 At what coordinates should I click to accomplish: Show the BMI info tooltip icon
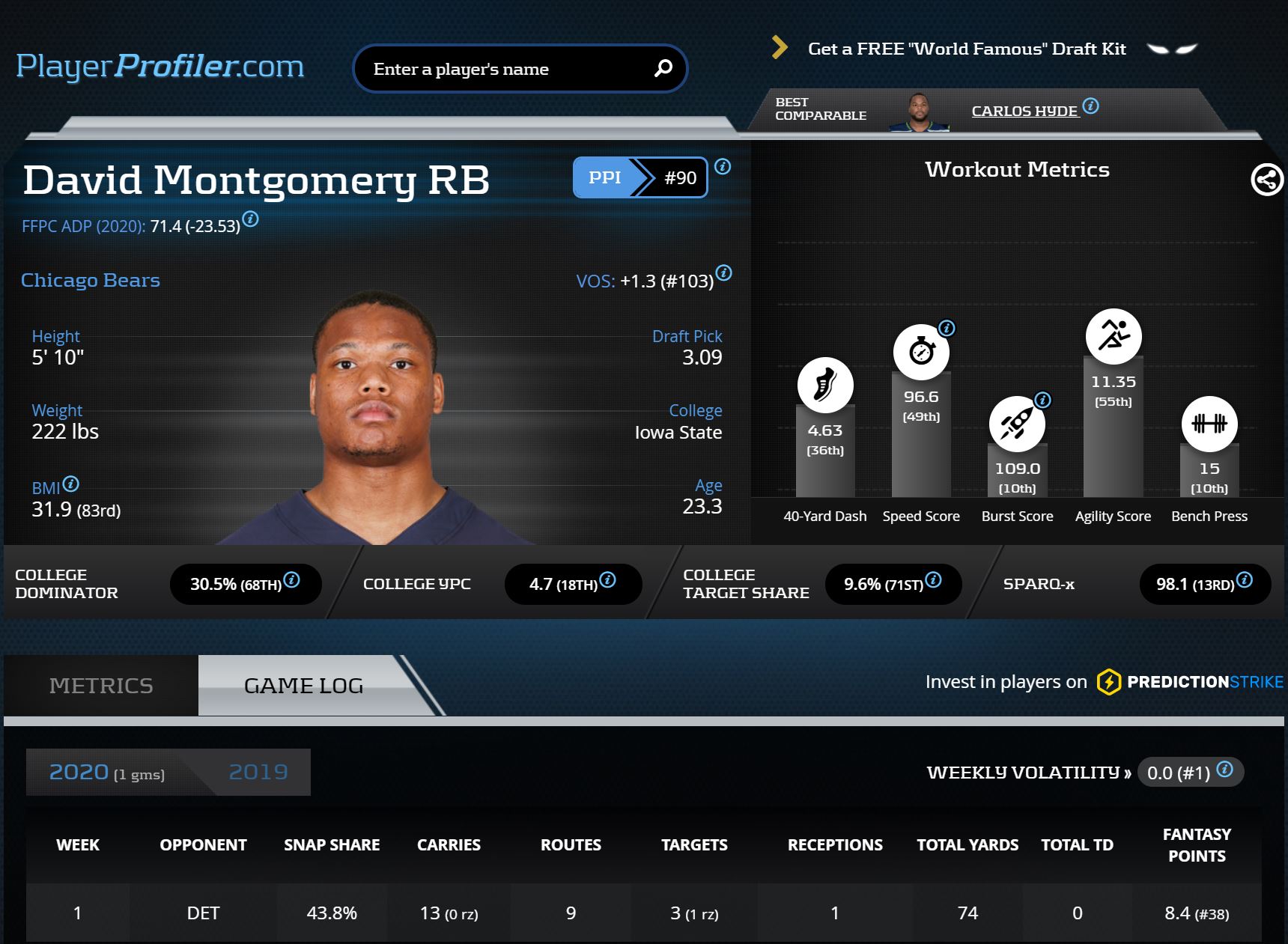[x=71, y=484]
